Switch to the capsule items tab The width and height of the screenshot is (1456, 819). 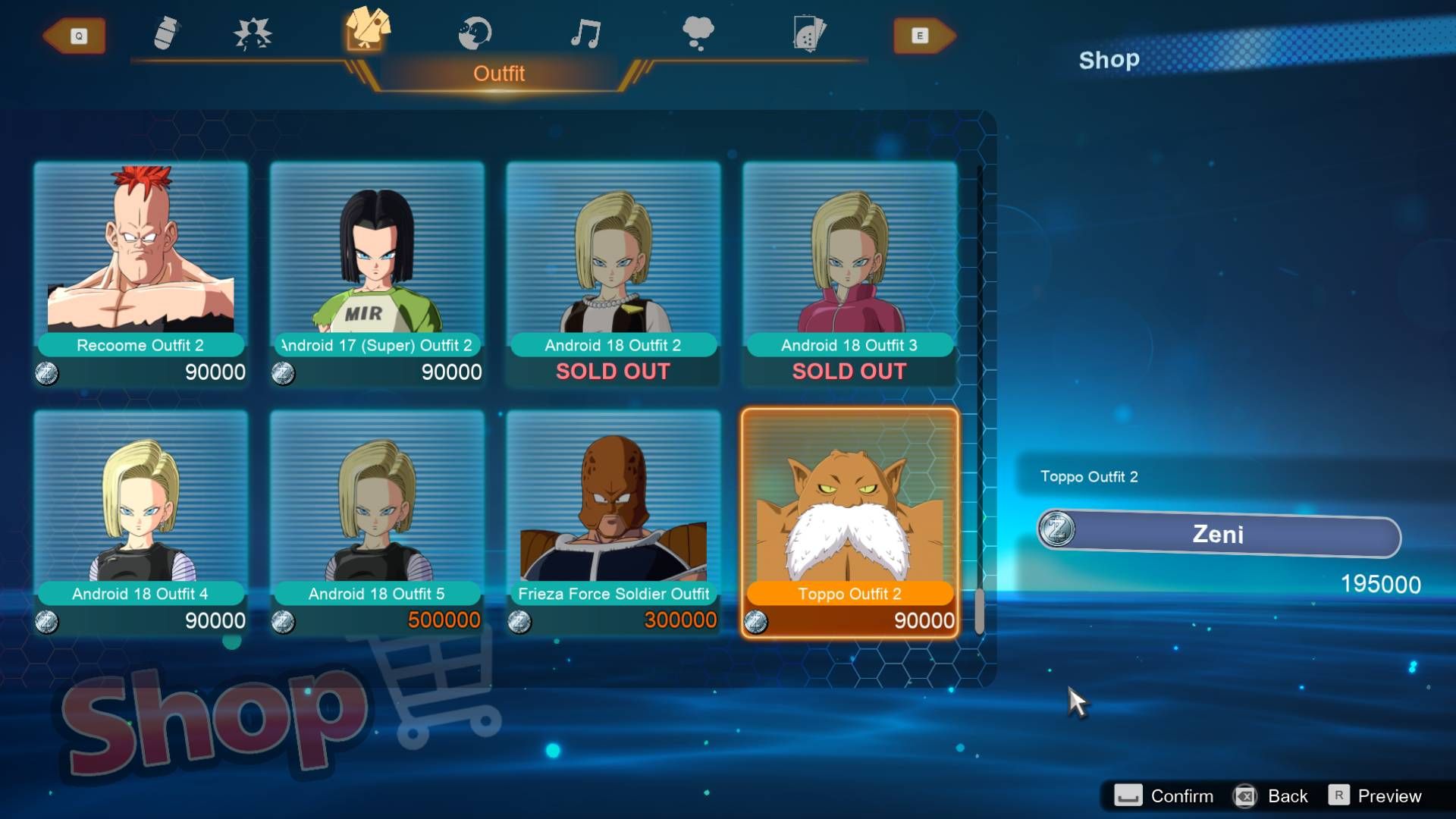click(166, 34)
